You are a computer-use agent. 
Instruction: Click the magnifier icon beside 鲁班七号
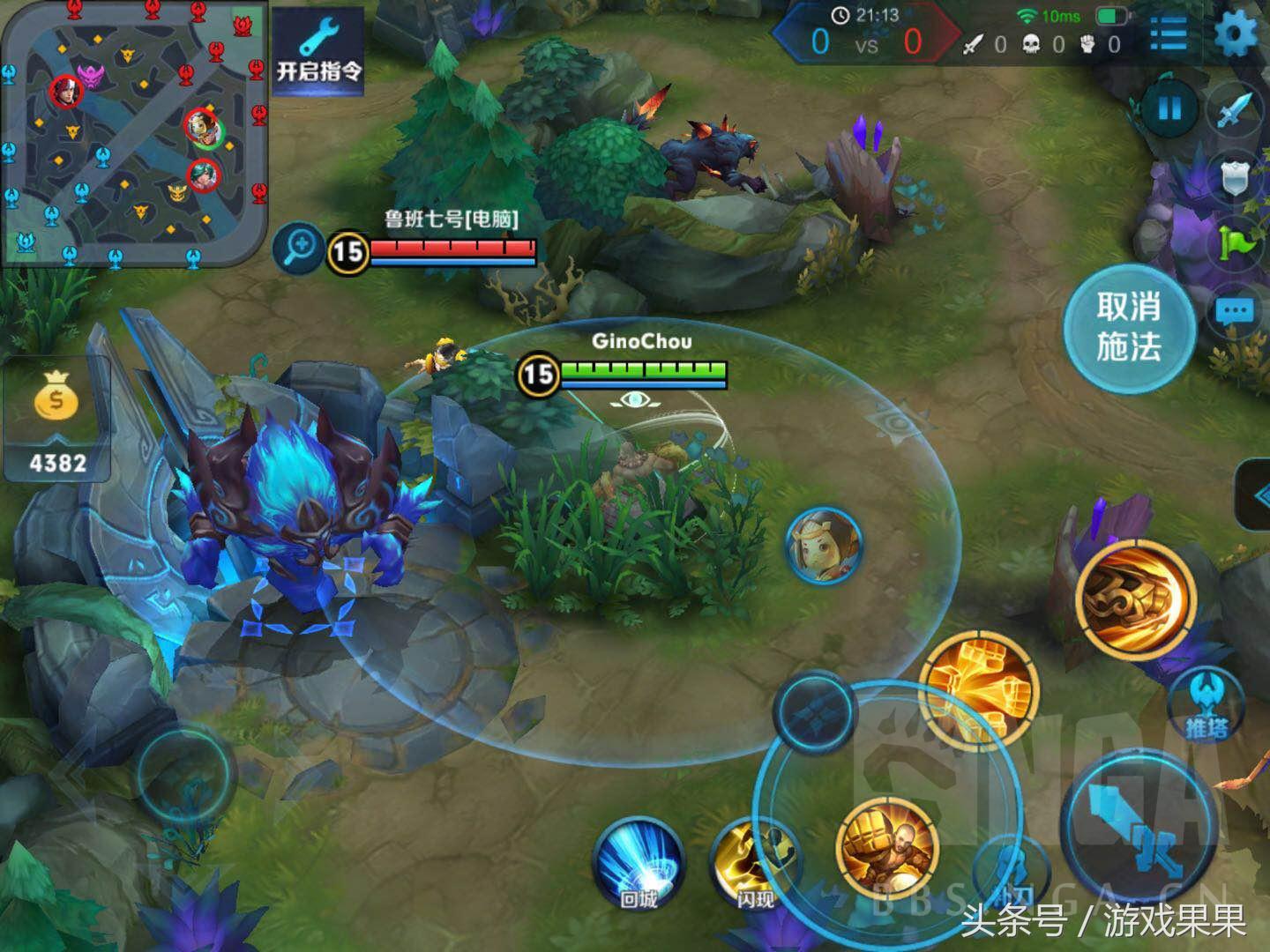(299, 246)
